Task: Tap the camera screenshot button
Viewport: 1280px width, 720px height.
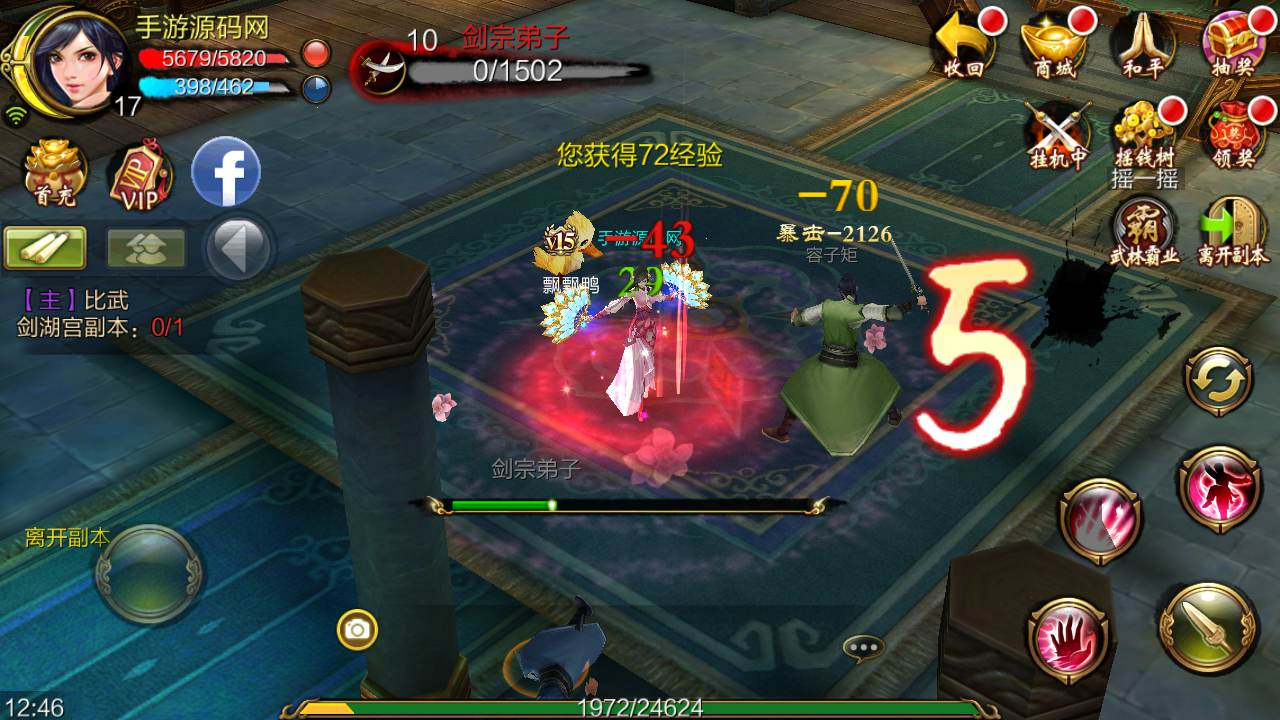Action: [x=357, y=629]
